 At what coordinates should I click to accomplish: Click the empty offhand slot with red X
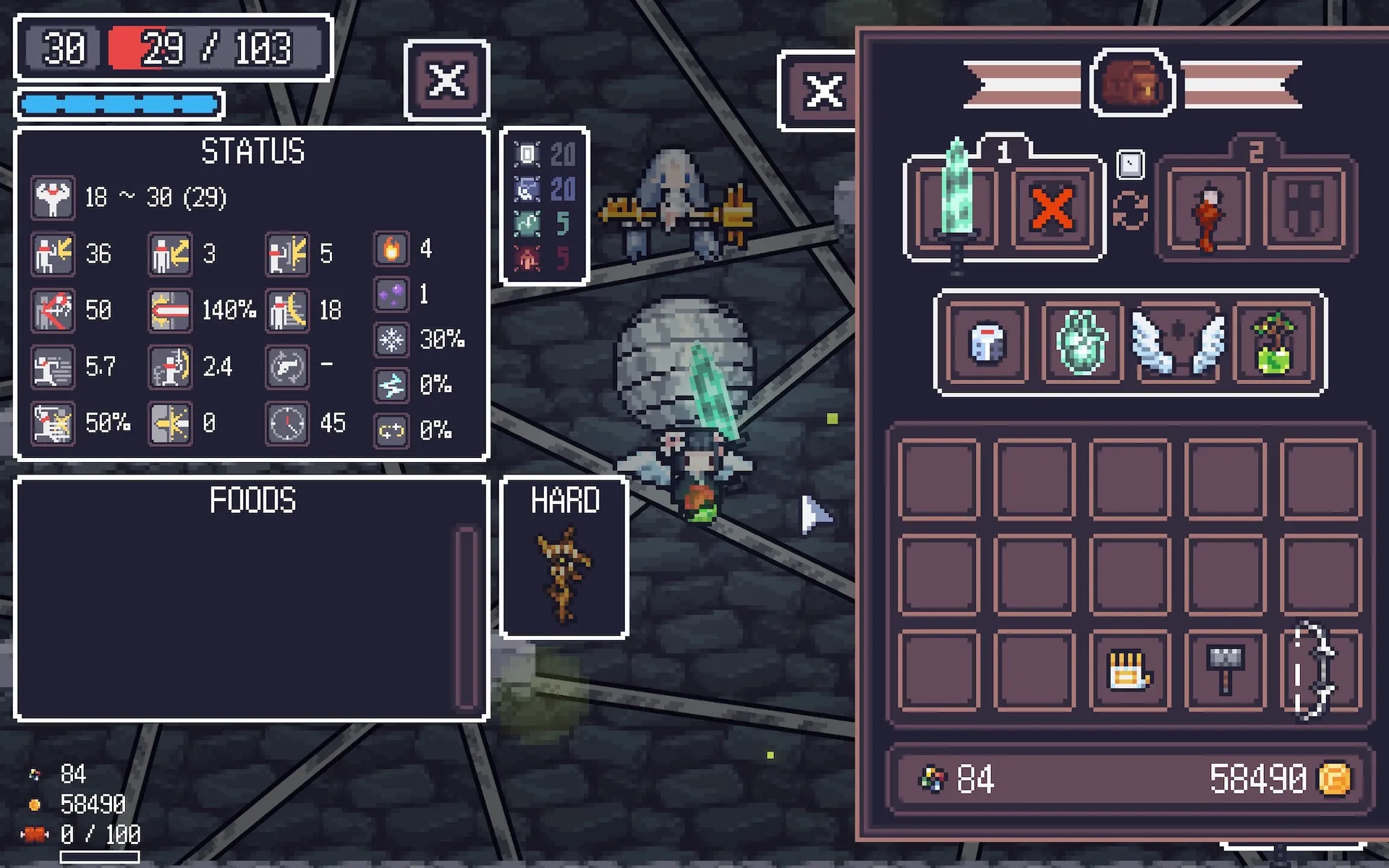coord(1052,209)
